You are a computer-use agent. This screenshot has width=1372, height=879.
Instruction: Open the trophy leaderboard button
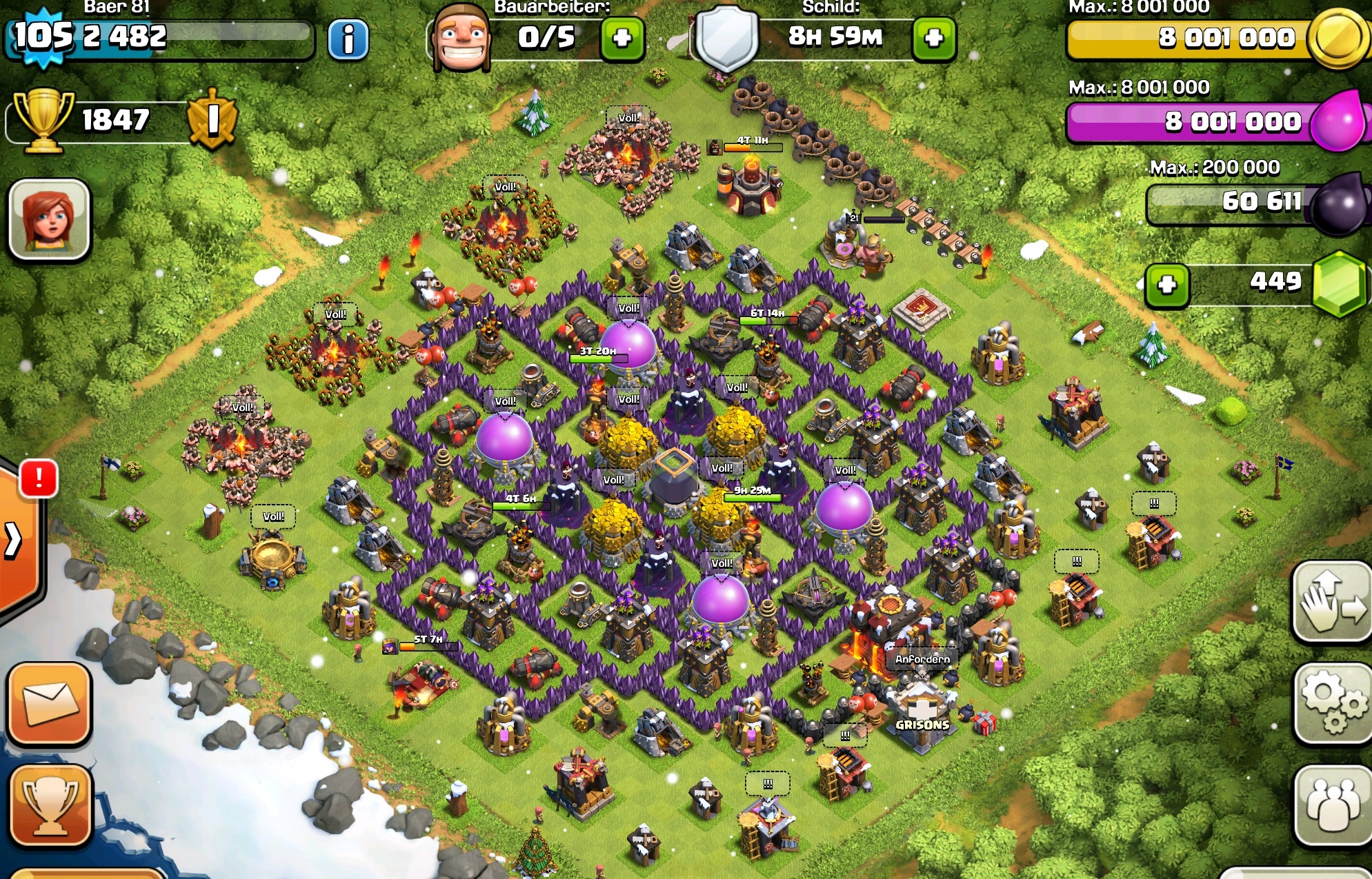coord(50,805)
